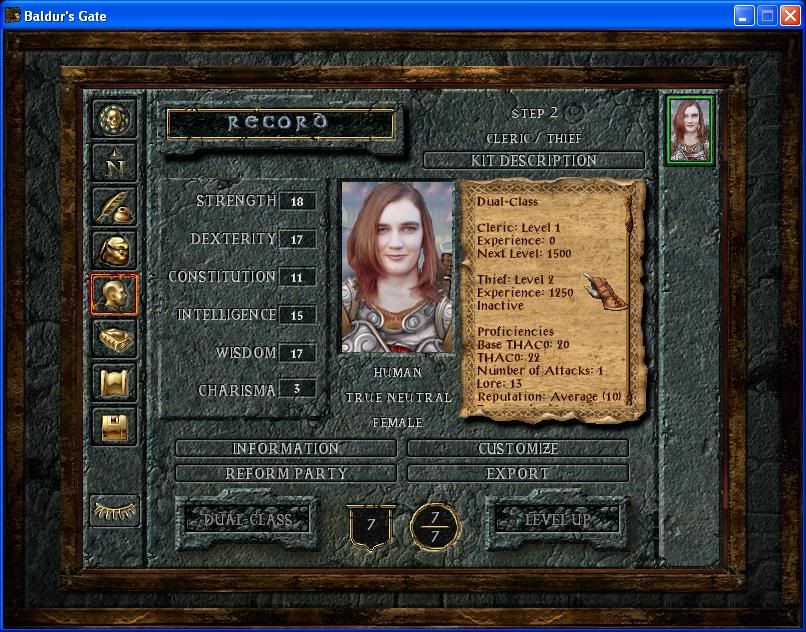Minimize the Baldur's Gate window
The width and height of the screenshot is (806, 632).
coord(743,15)
